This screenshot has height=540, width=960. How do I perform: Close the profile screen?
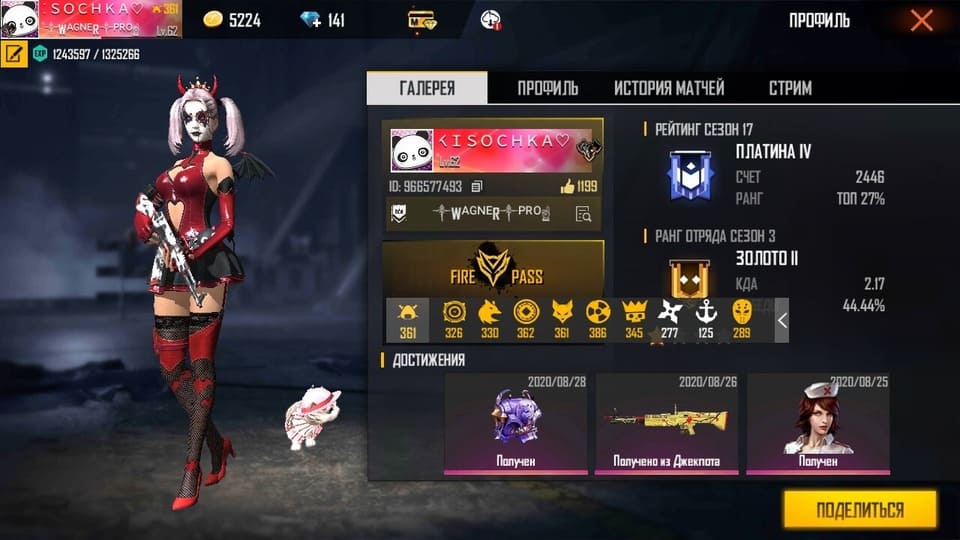coord(921,20)
